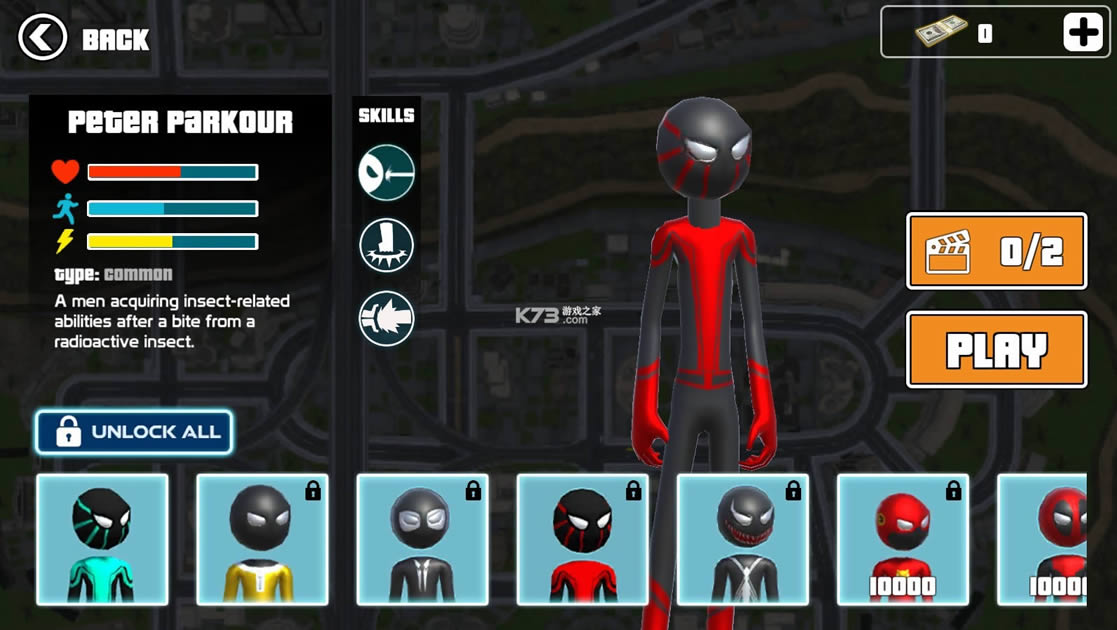Choose the teal and black stickman character
Screen dimensions: 1117x630
(x=102, y=540)
